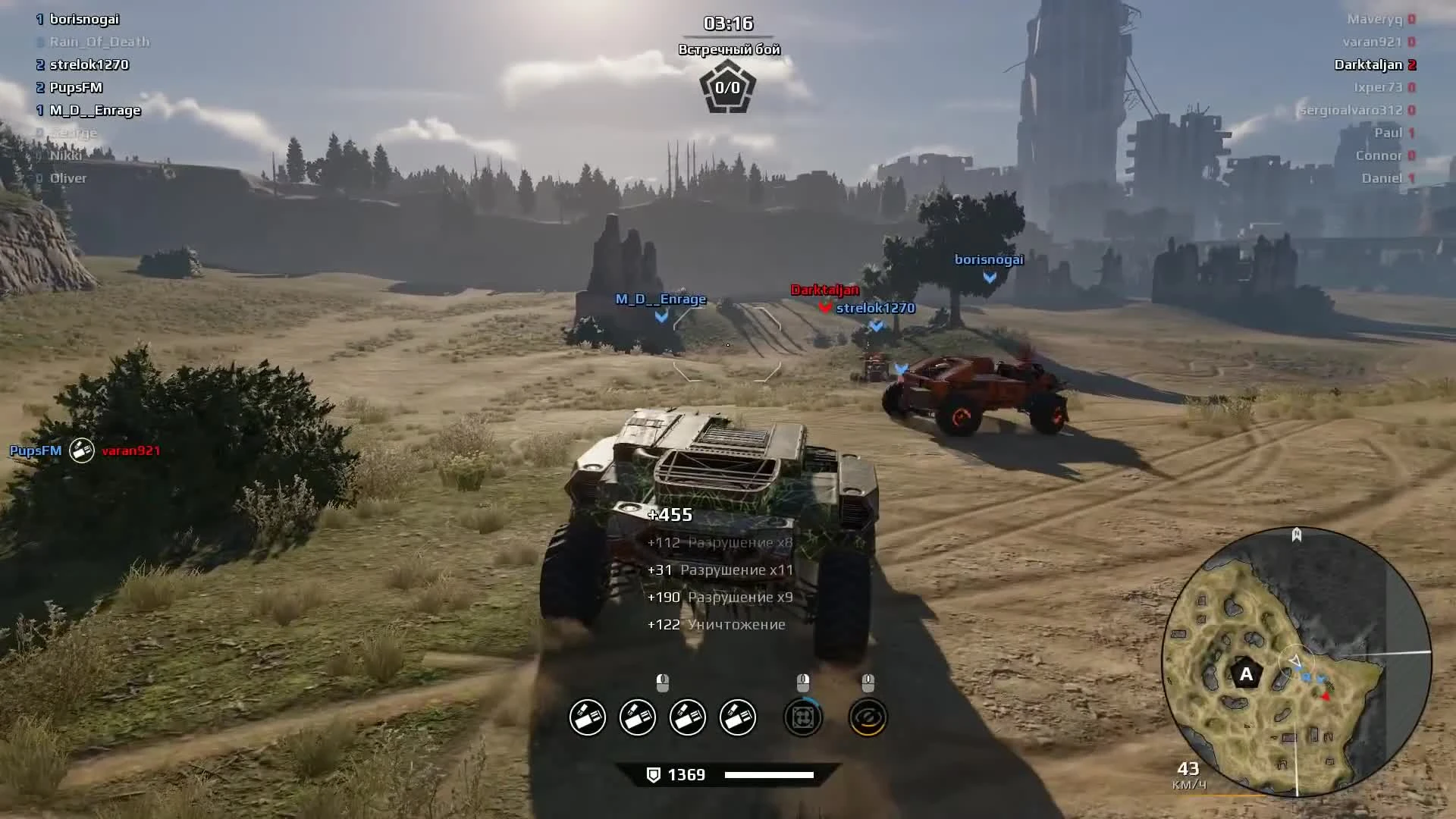This screenshot has height=819, width=1456.
Task: Select the second machine gun weapon icon
Action: point(637,717)
